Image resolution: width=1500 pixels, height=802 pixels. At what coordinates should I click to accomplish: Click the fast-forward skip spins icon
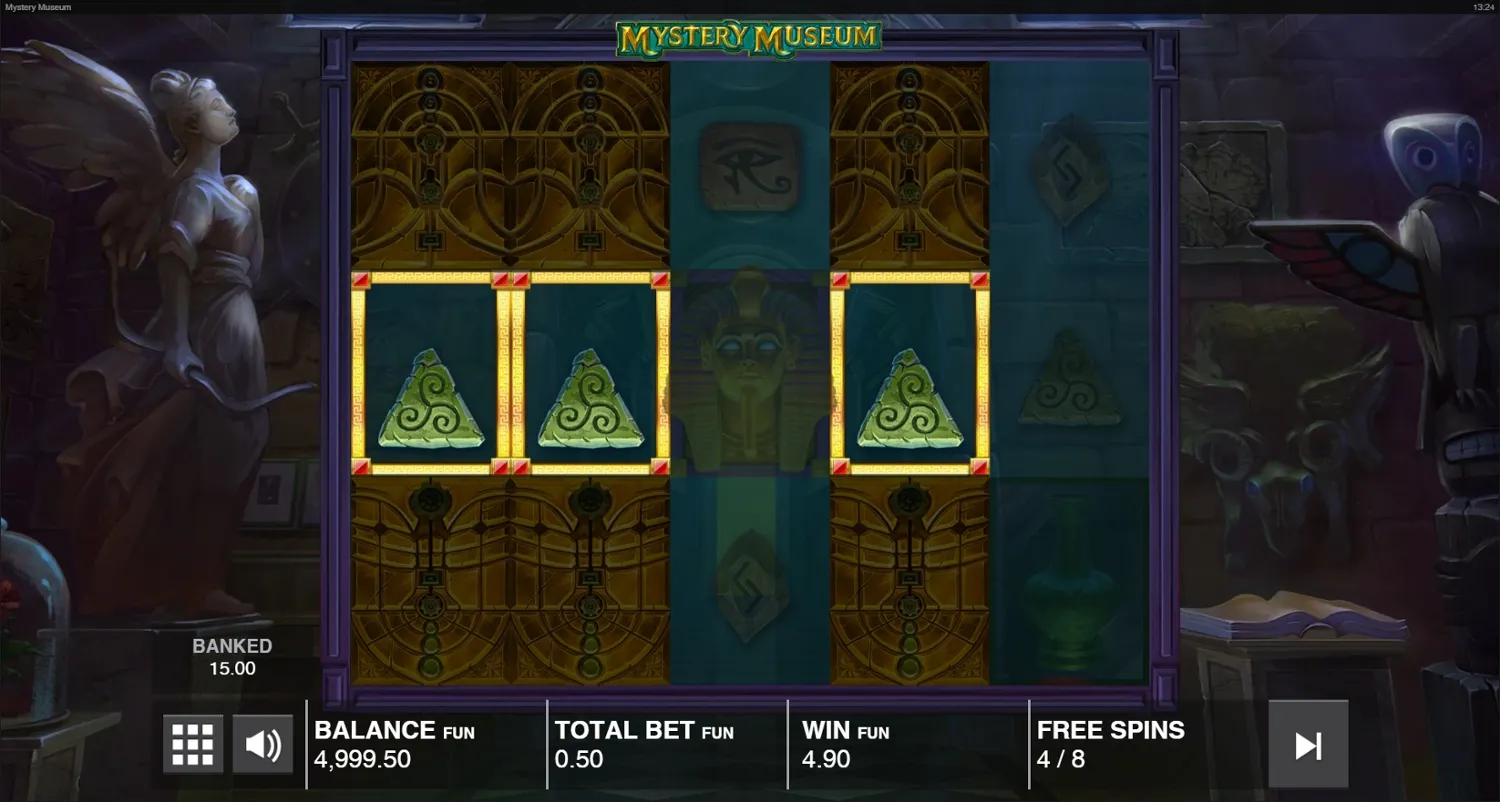coord(1308,743)
